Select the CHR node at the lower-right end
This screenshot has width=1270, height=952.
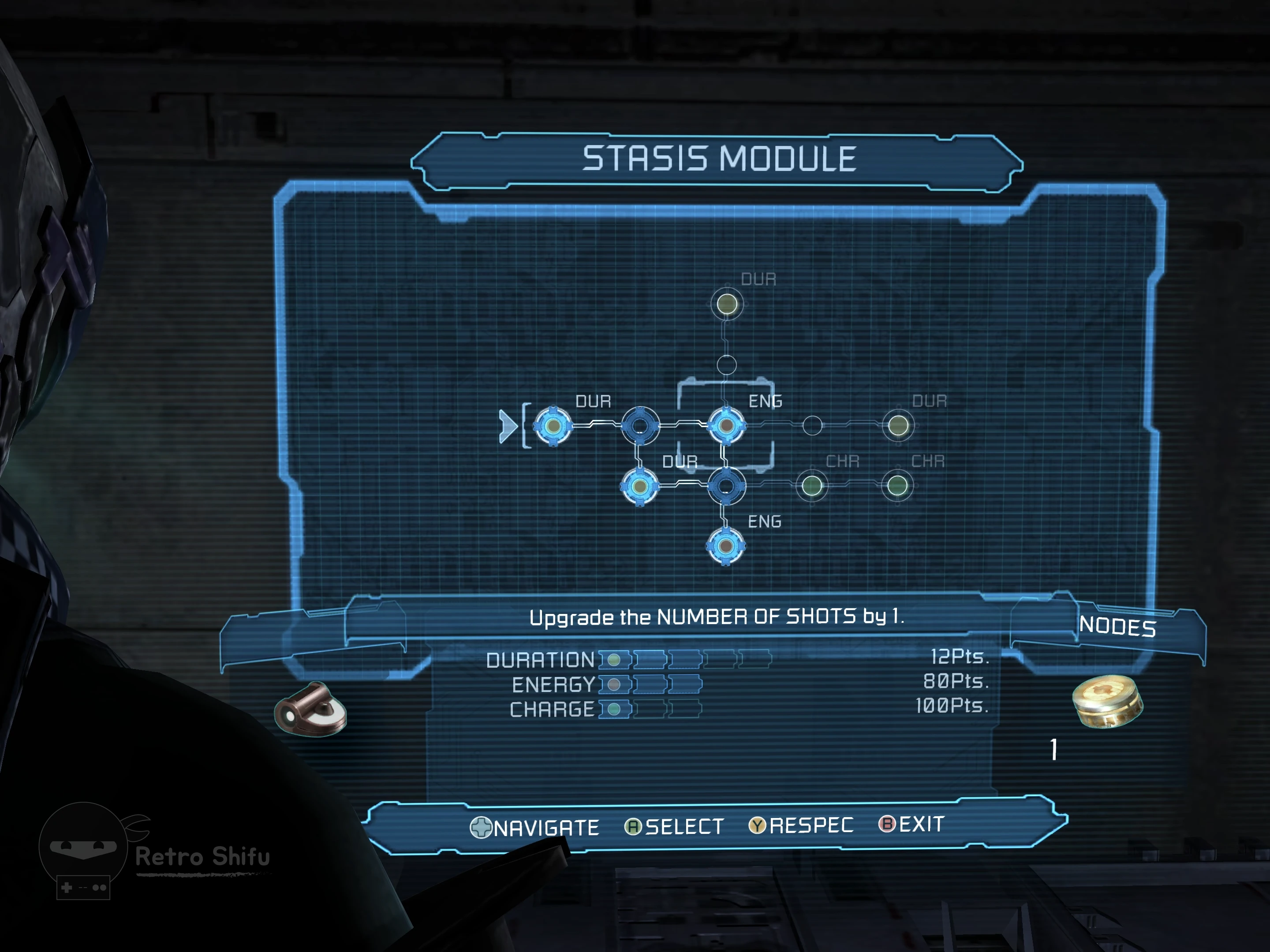point(897,486)
